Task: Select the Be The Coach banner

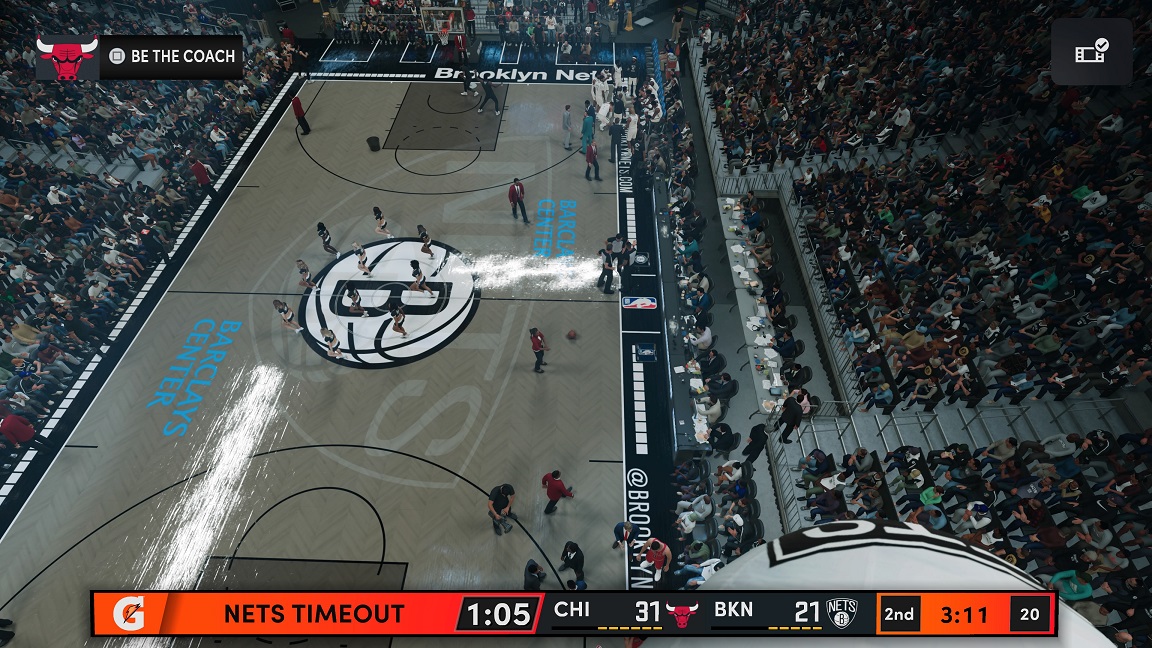Action: (139, 57)
